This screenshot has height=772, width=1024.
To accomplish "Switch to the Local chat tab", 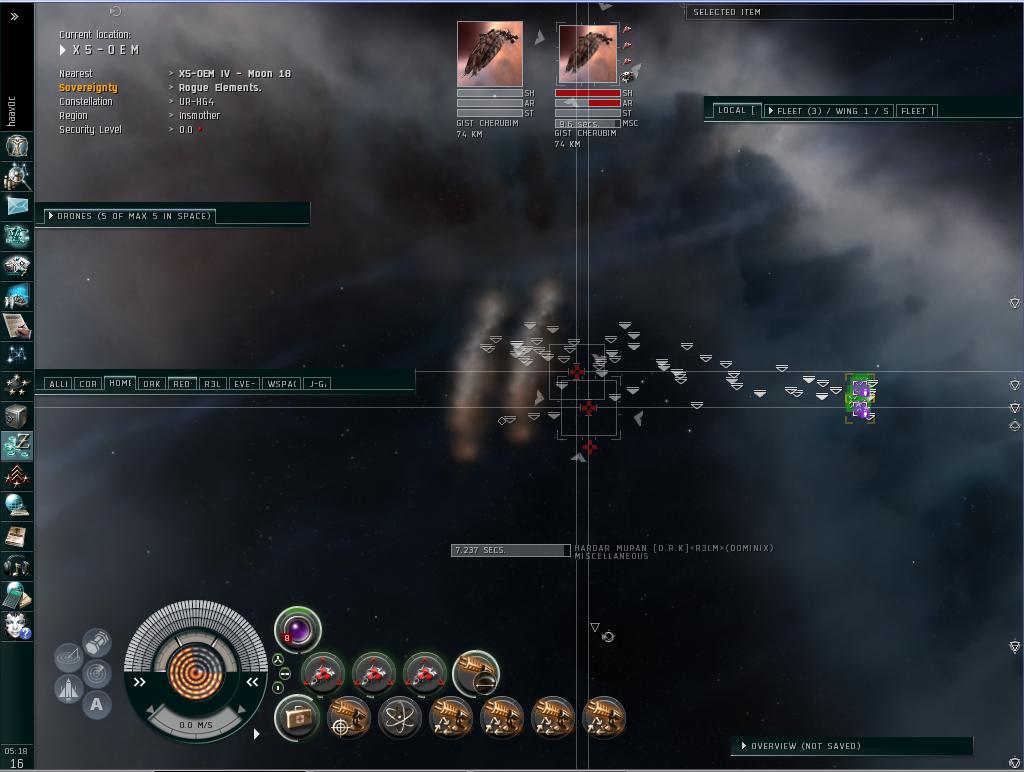I will [x=734, y=111].
